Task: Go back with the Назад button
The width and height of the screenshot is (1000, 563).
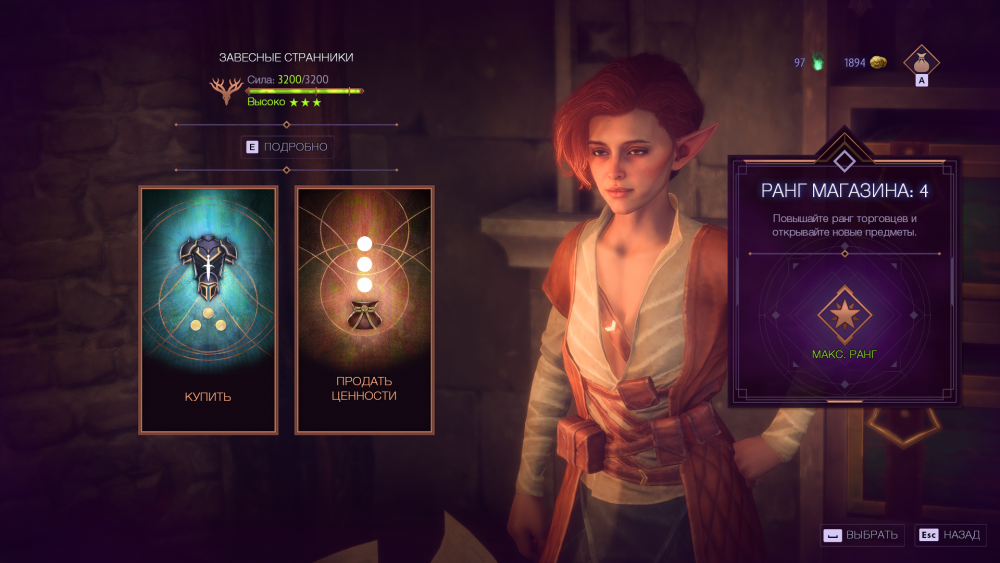Action: 949,535
